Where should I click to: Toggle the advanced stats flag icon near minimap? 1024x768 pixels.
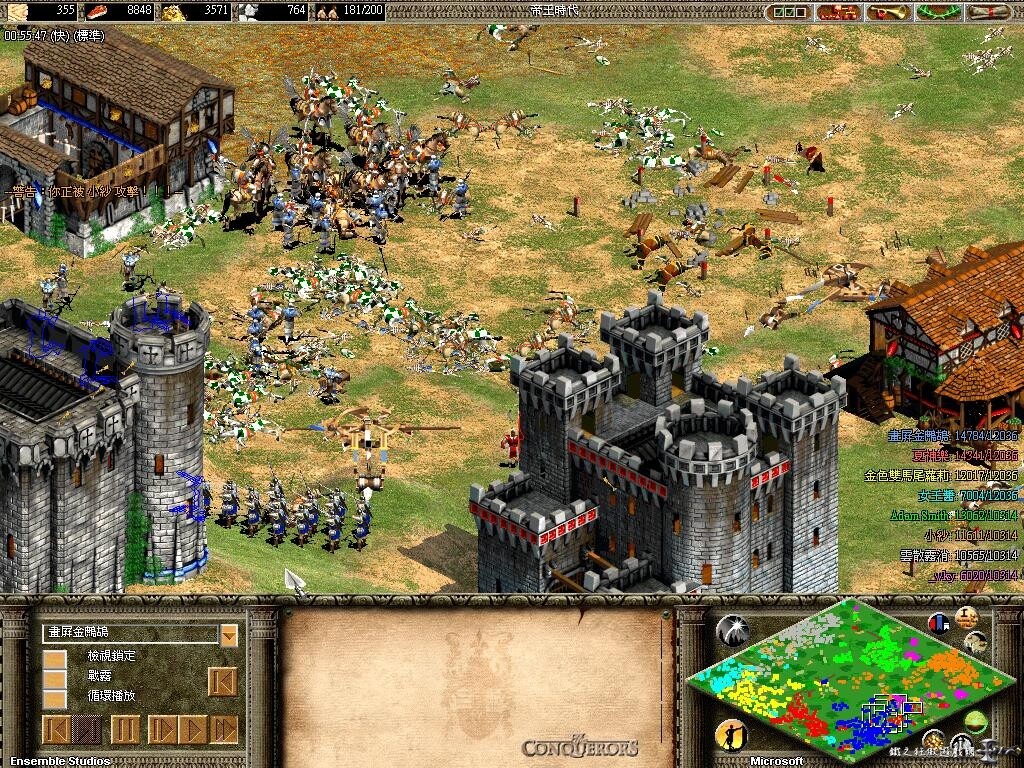(x=938, y=622)
